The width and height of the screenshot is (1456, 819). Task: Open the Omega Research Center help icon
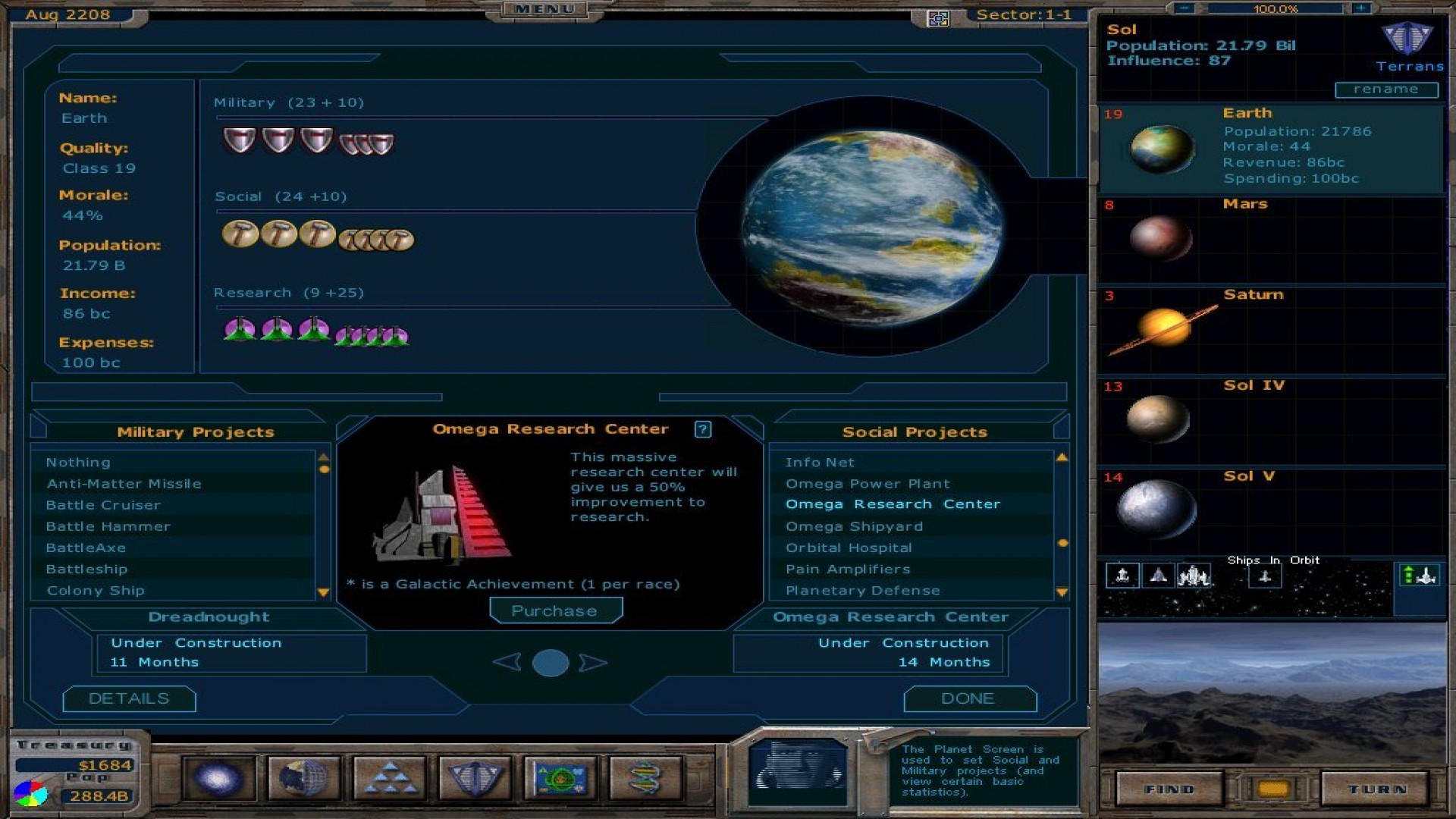pyautogui.click(x=703, y=429)
